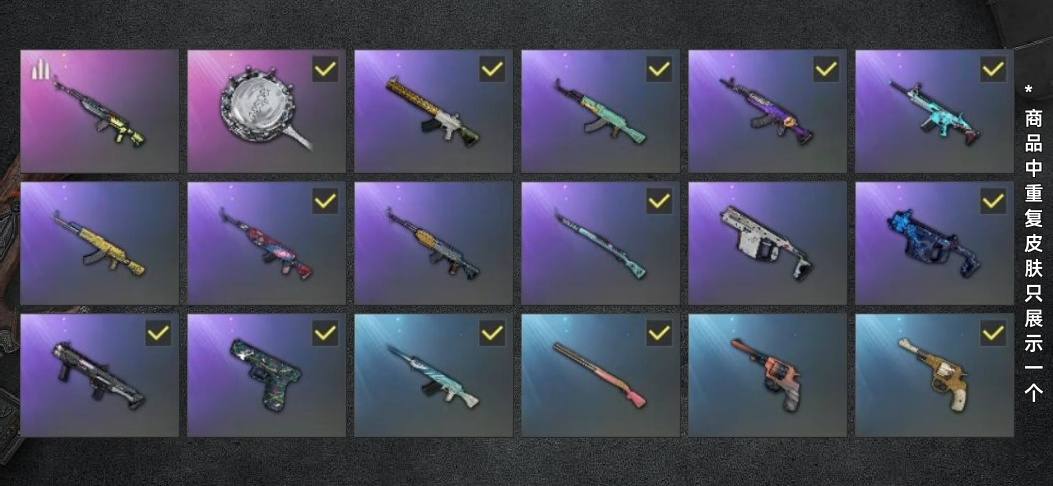This screenshot has height=486, width=1053.
Task: Select the gold and ivory revolver skin
Action: [x=934, y=376]
